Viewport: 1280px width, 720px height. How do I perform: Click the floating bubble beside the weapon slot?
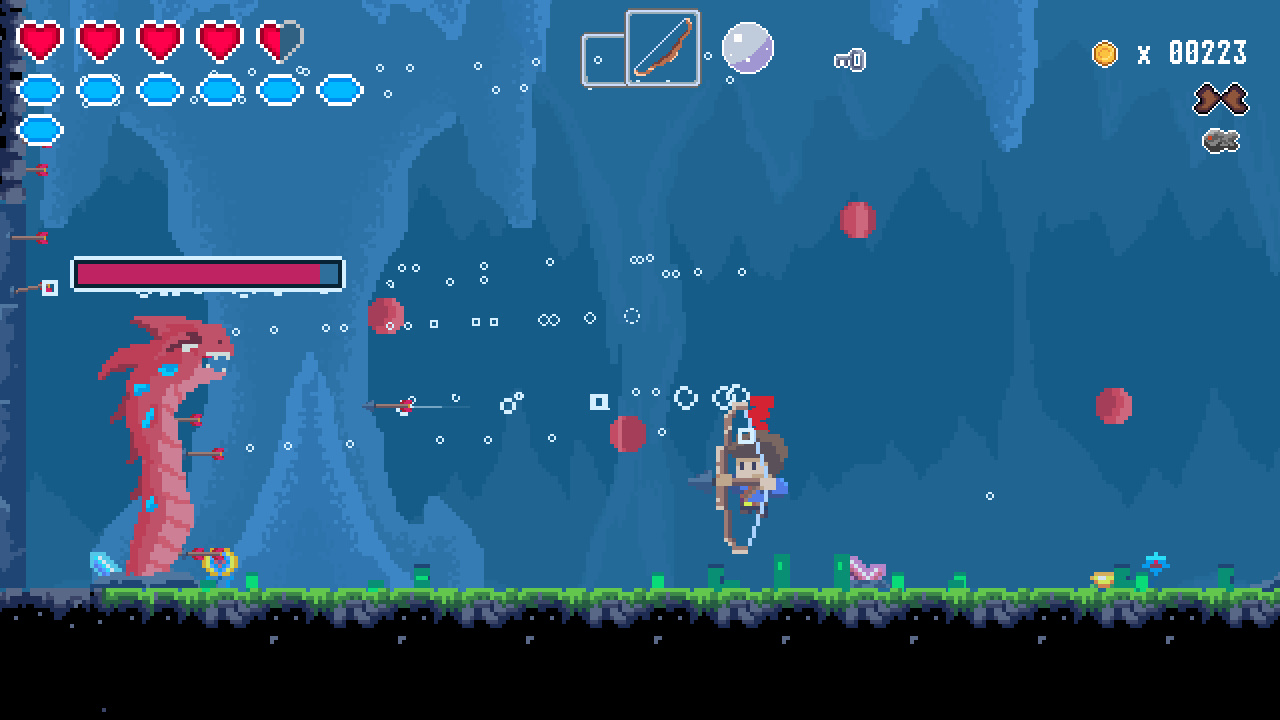tap(747, 47)
